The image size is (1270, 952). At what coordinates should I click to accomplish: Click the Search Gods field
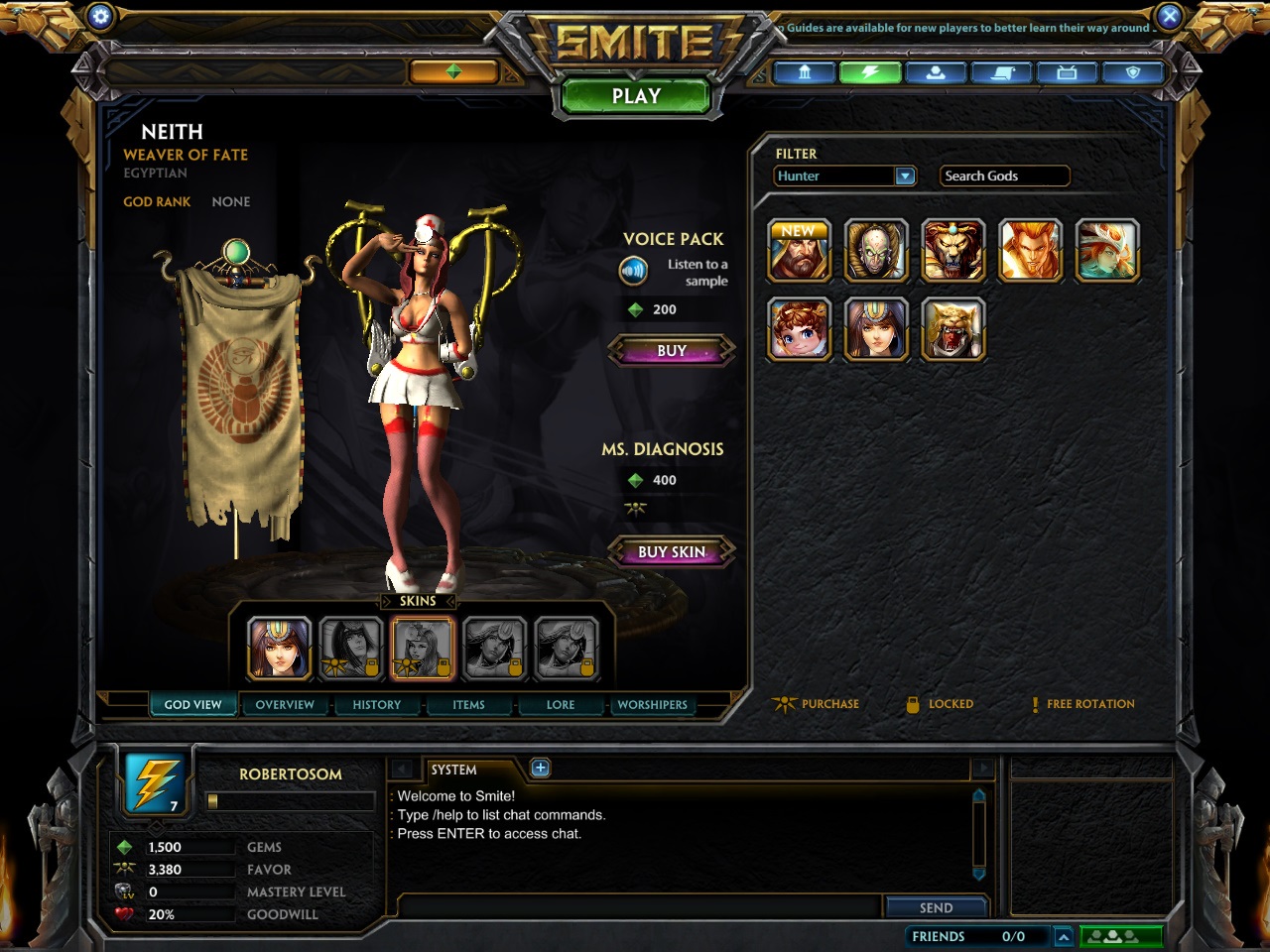[1004, 176]
